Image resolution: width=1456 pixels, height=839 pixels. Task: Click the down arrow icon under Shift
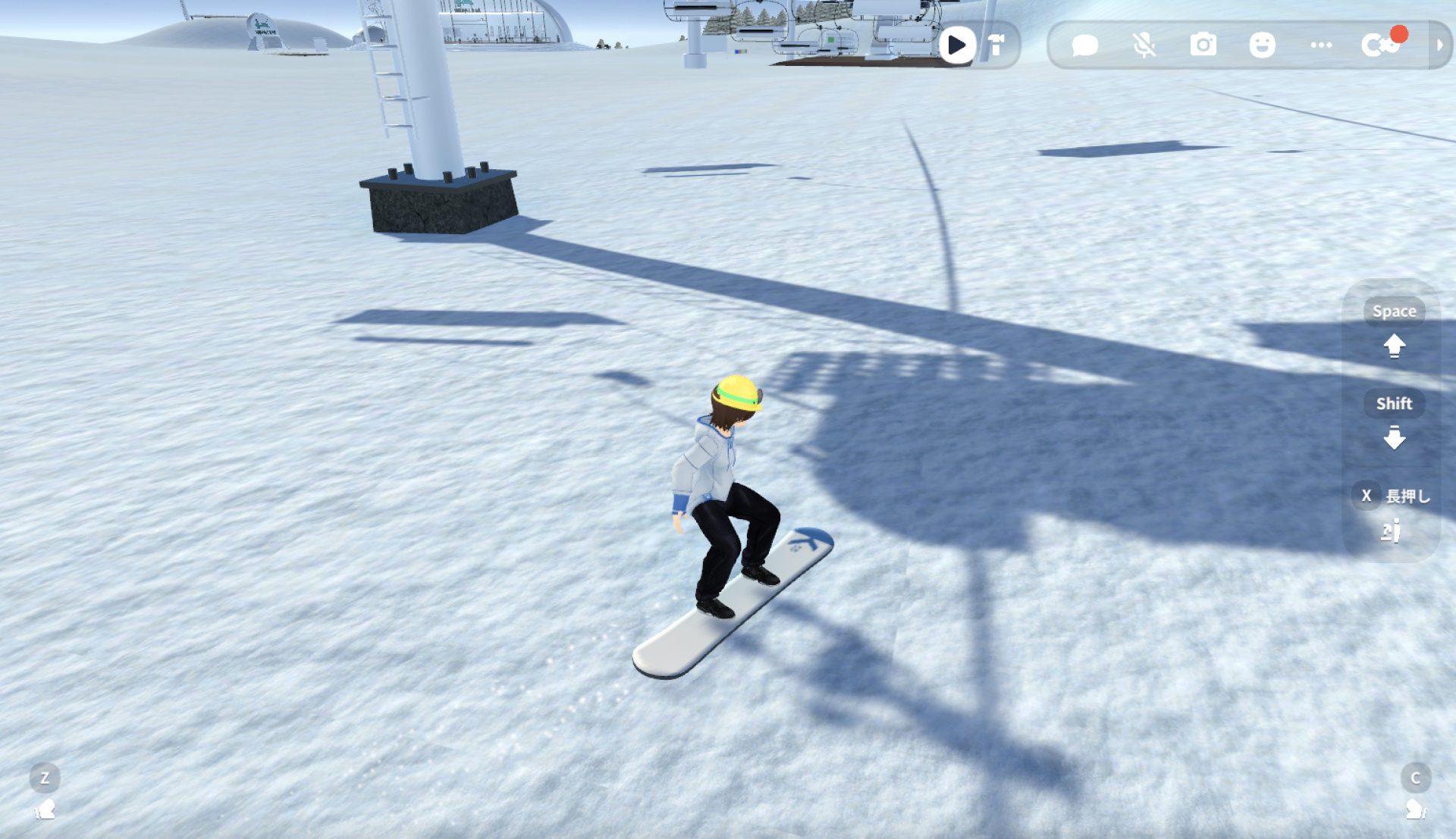click(x=1394, y=438)
